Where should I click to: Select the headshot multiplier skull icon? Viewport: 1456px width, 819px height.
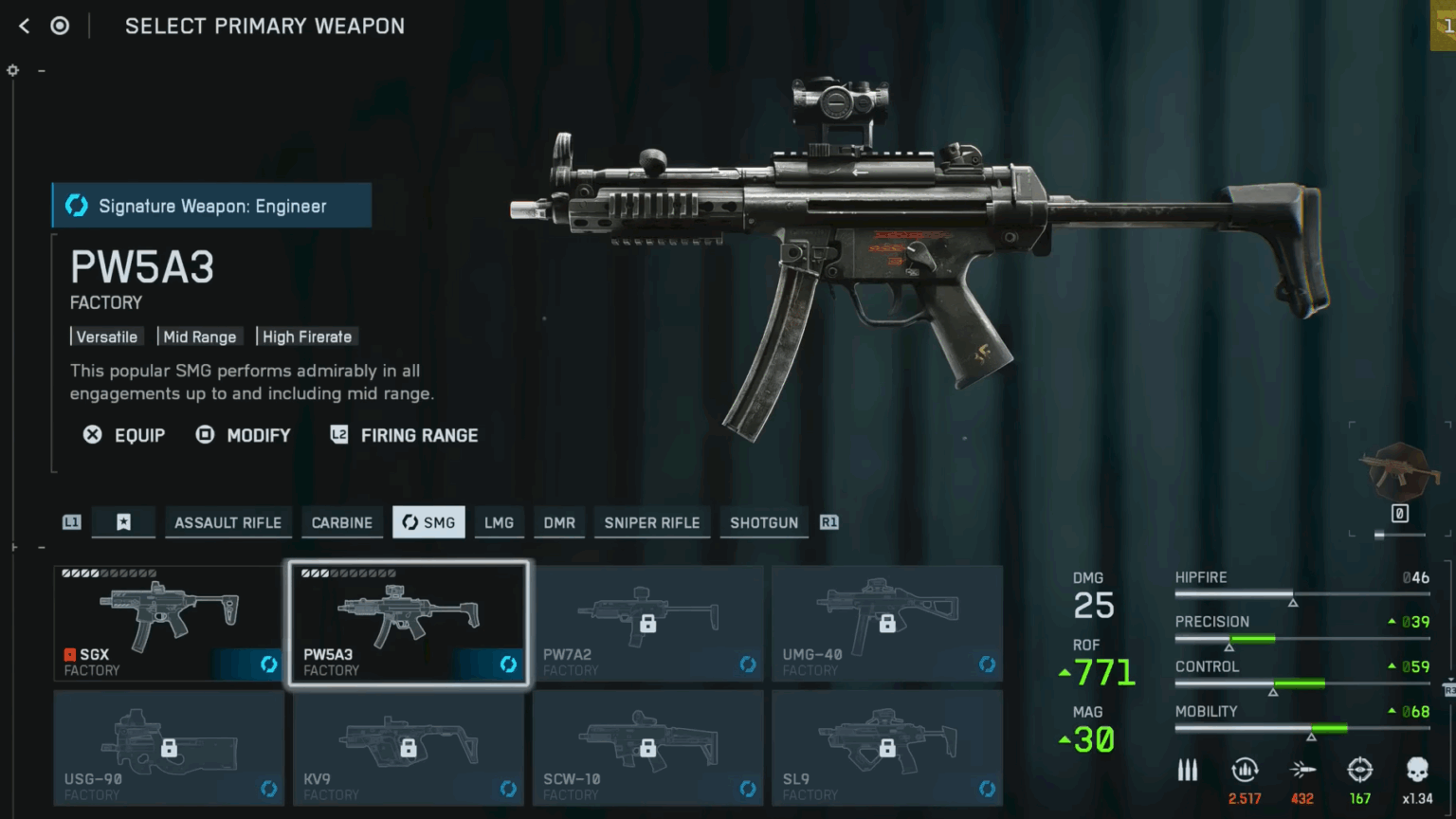[x=1417, y=771]
